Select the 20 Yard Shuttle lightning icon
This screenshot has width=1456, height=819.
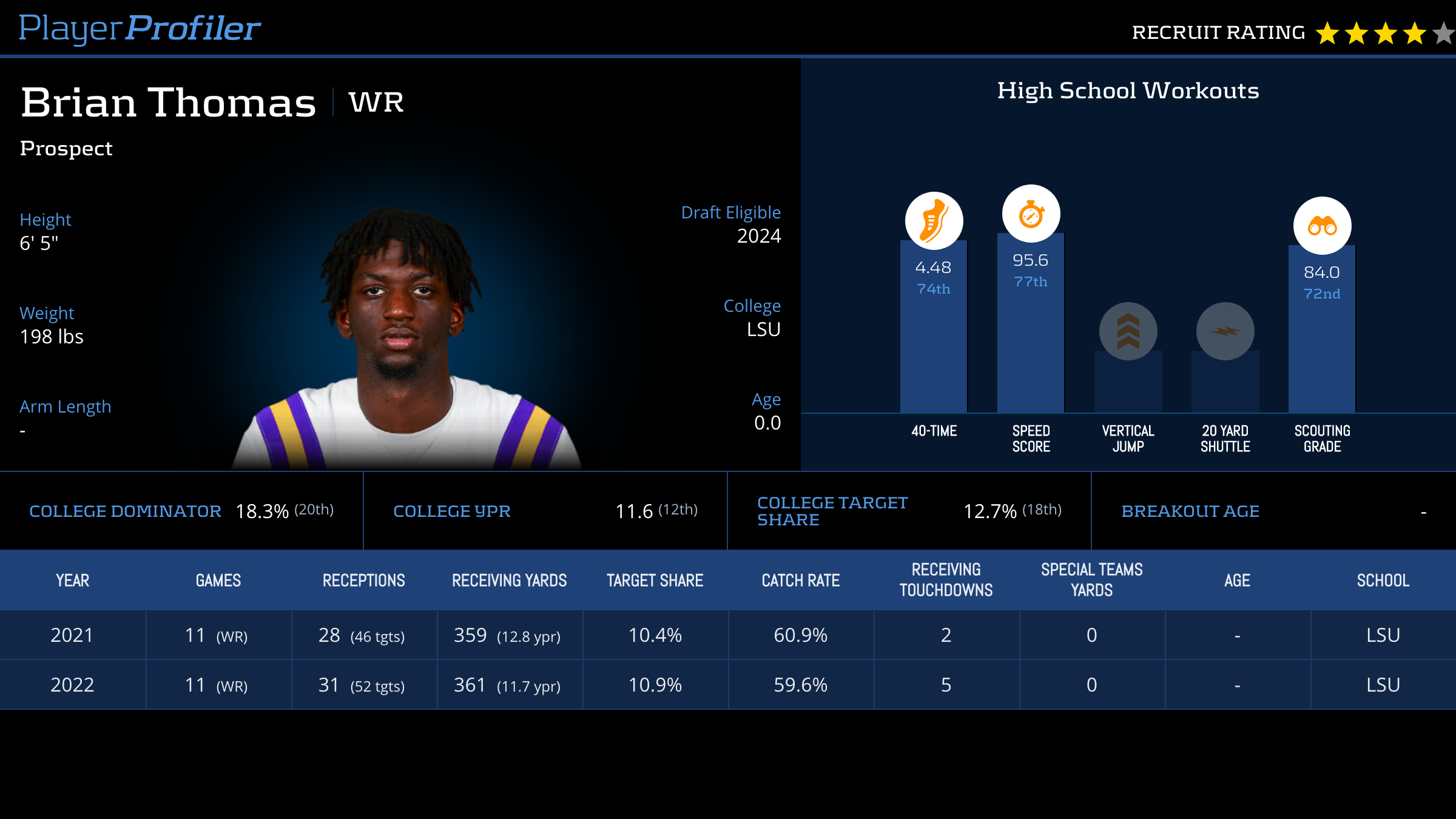pyautogui.click(x=1225, y=331)
